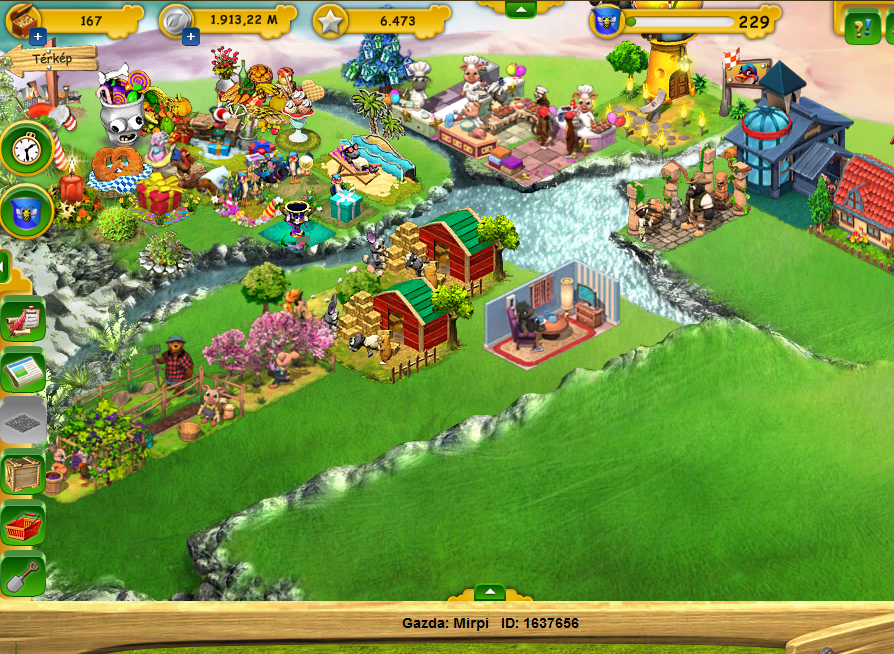Click the silver coin currency icon
This screenshot has height=654, width=894.
tap(176, 20)
